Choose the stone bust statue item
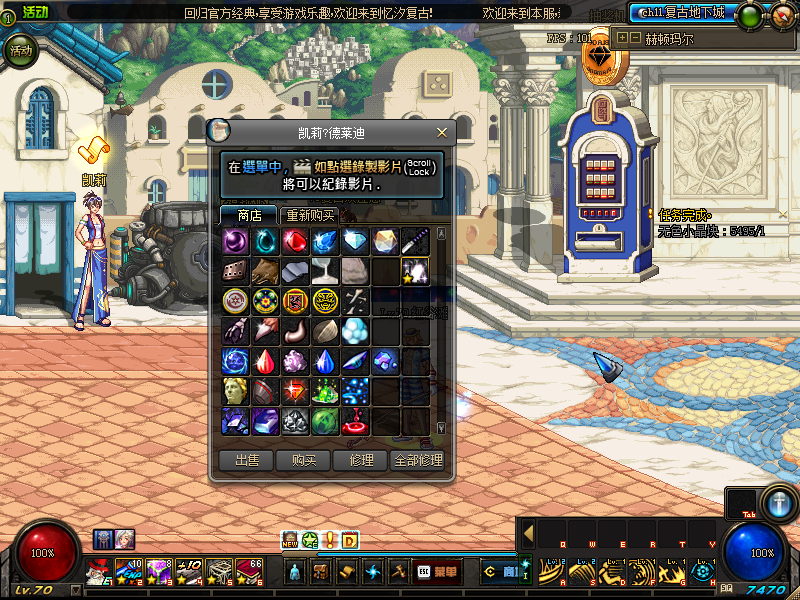 (236, 390)
